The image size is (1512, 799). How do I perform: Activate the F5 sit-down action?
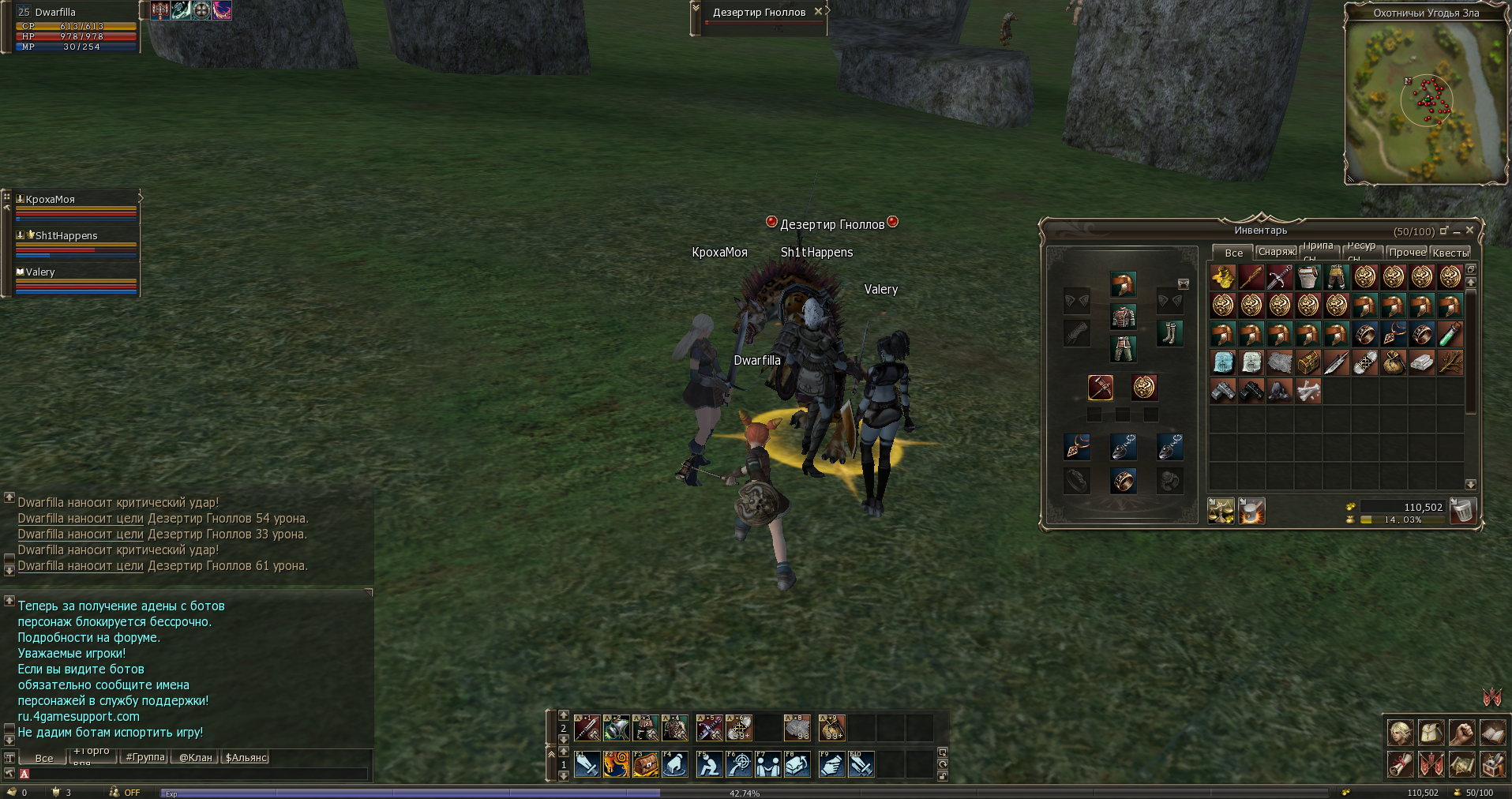709,764
